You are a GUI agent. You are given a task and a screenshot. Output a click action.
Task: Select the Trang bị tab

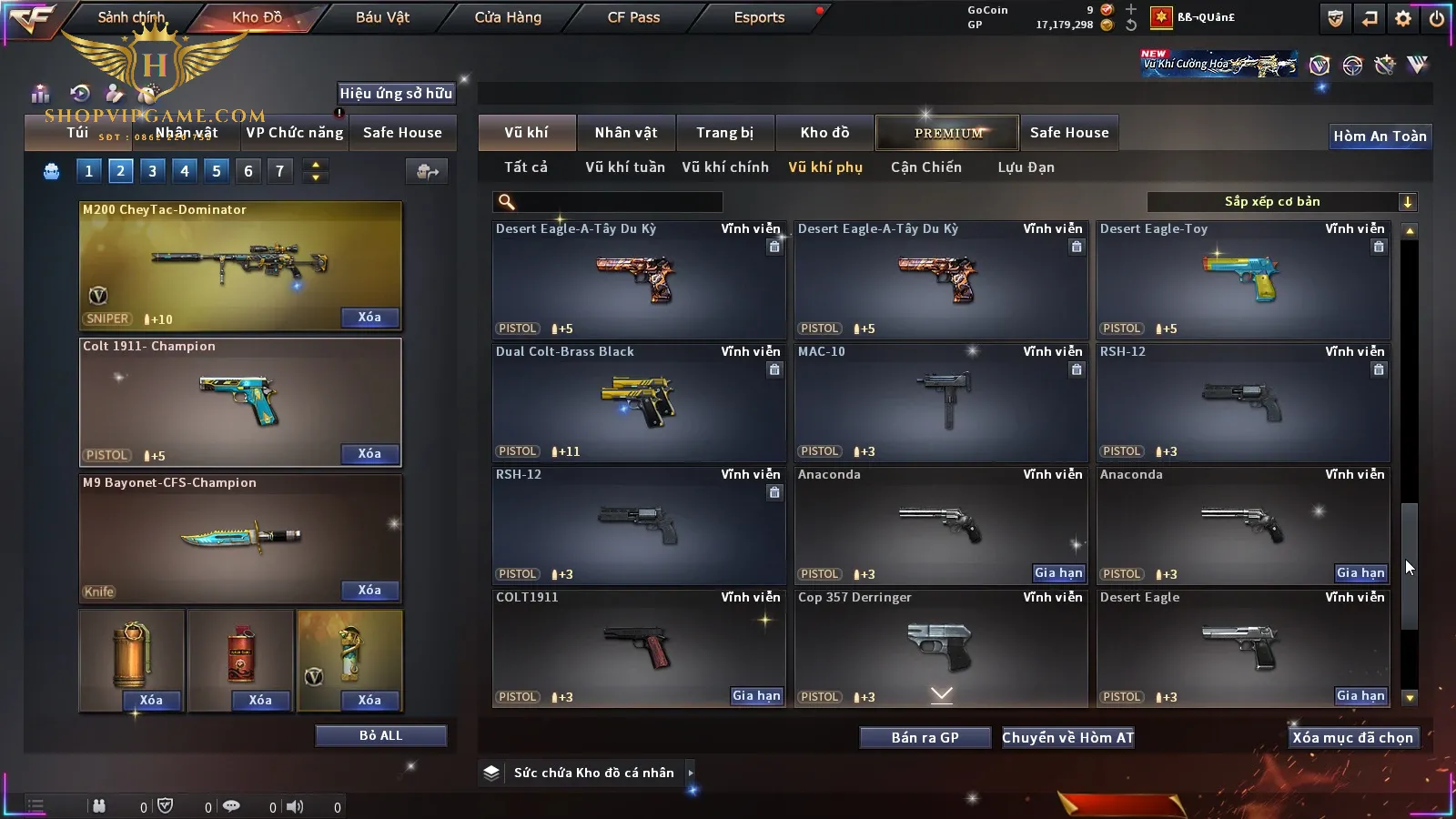coord(724,133)
